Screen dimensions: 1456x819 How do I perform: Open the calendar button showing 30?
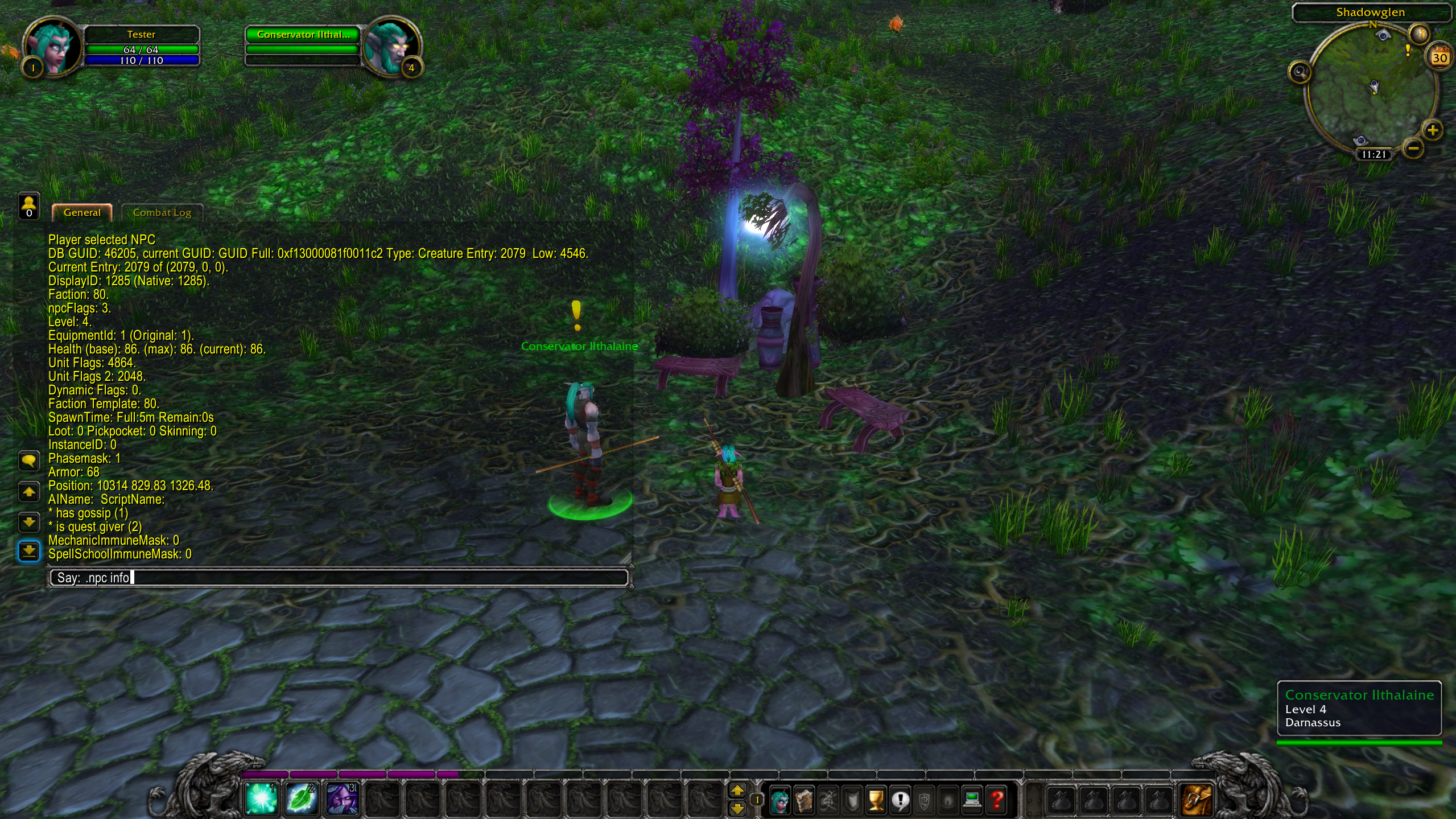[x=1439, y=57]
